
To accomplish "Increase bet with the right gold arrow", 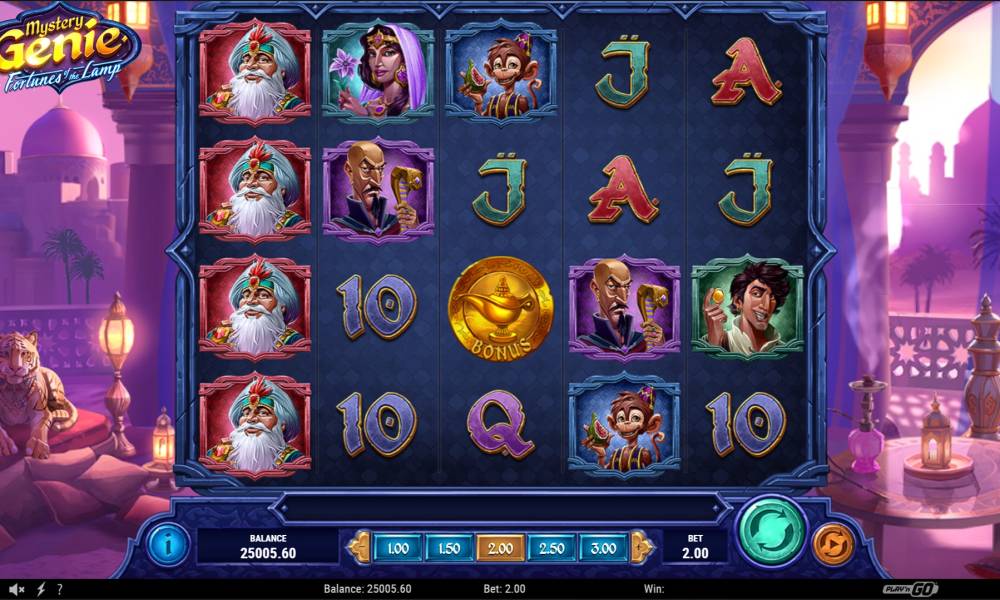I will tap(642, 547).
